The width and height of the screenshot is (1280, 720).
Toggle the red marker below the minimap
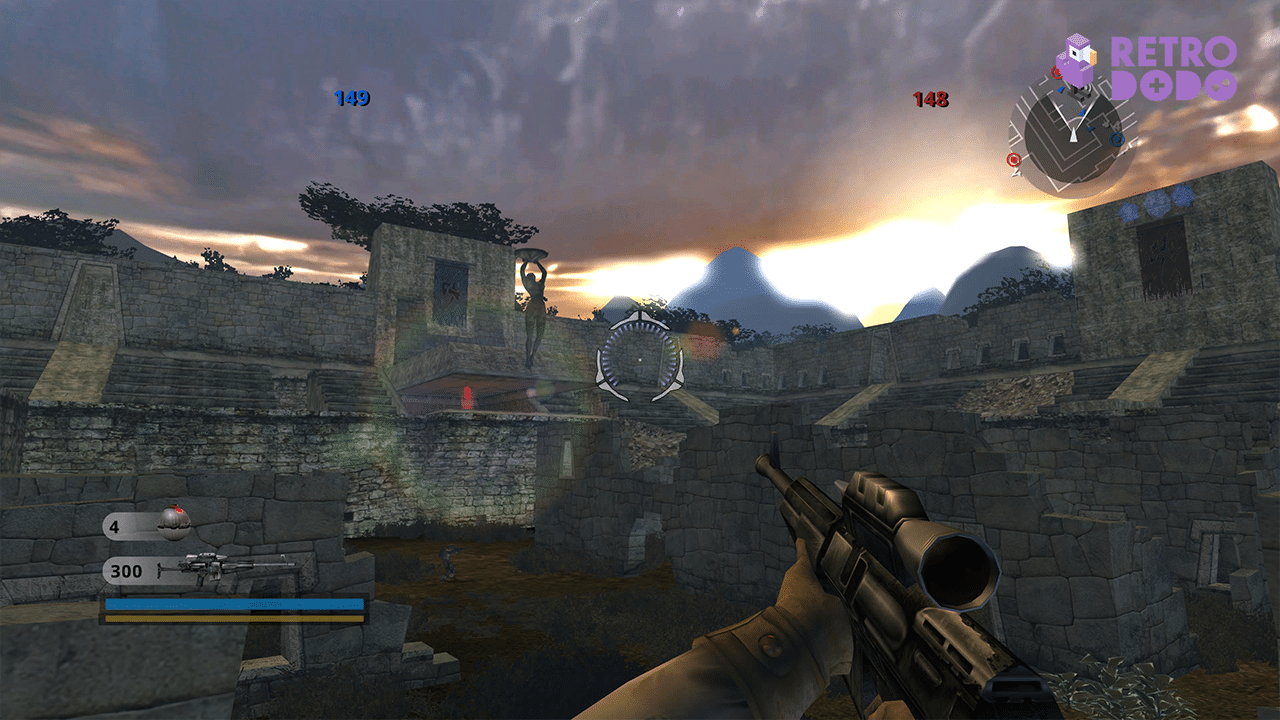point(1013,159)
